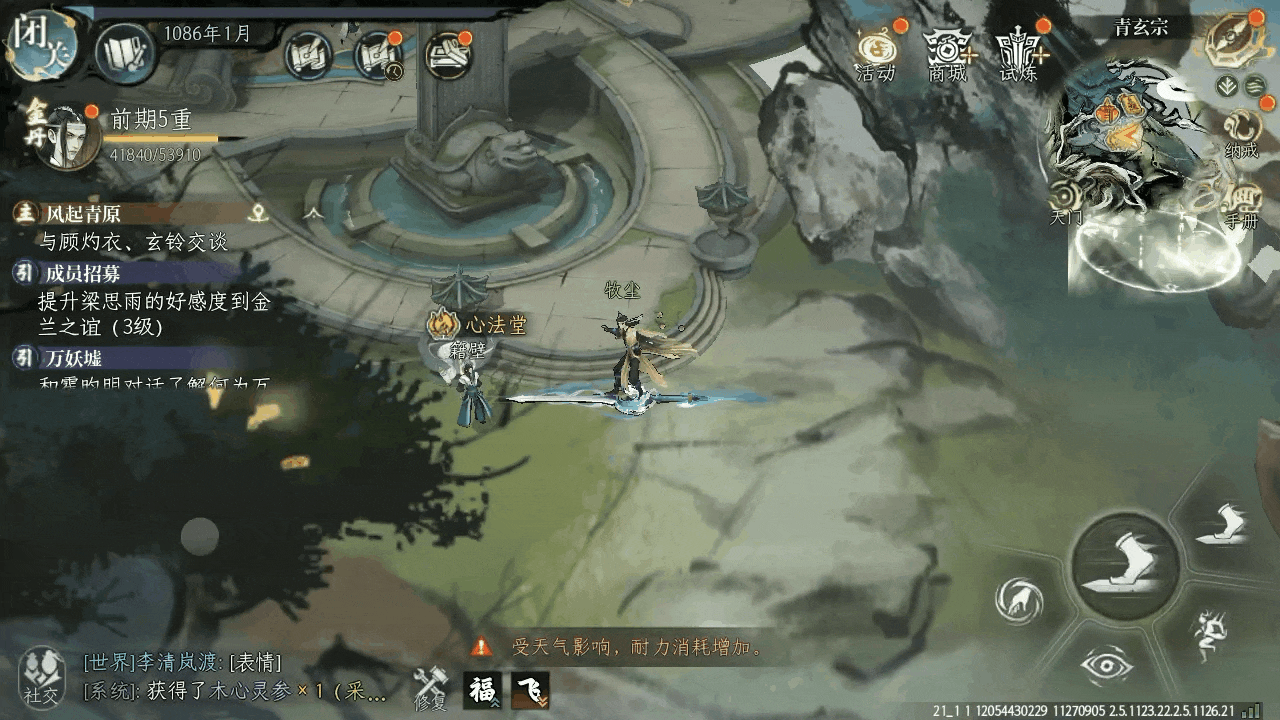Select the 天门 icon

tap(1066, 200)
